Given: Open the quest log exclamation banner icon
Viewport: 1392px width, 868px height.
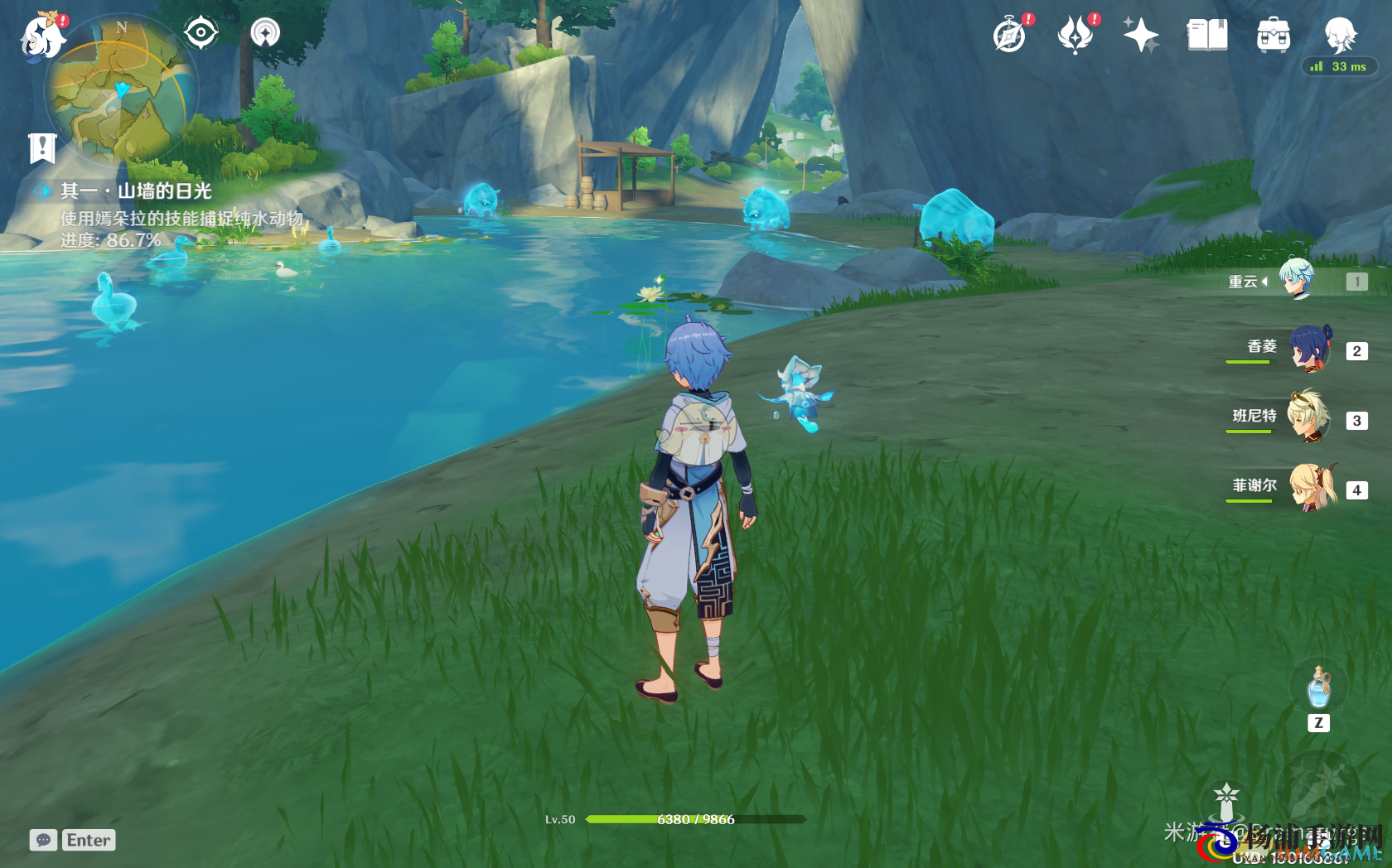Looking at the screenshot, I should point(42,148).
